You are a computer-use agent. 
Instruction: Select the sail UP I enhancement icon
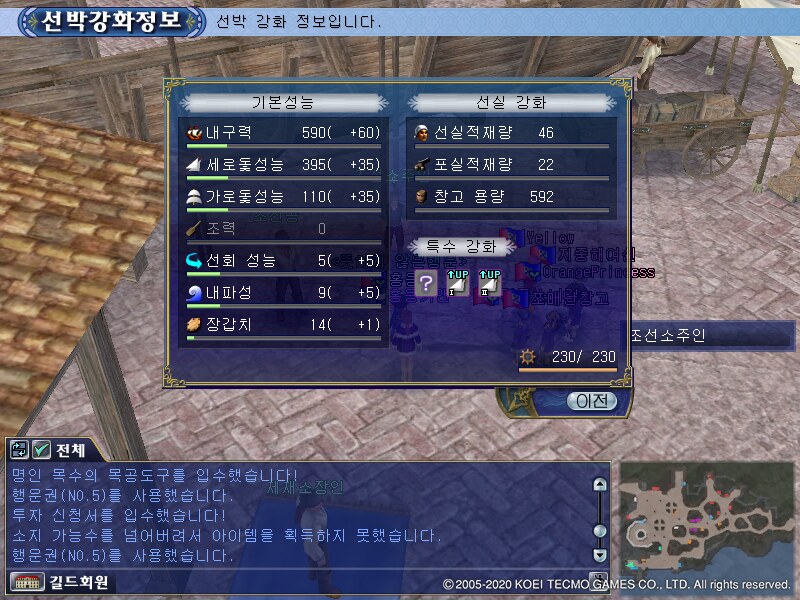[x=457, y=282]
